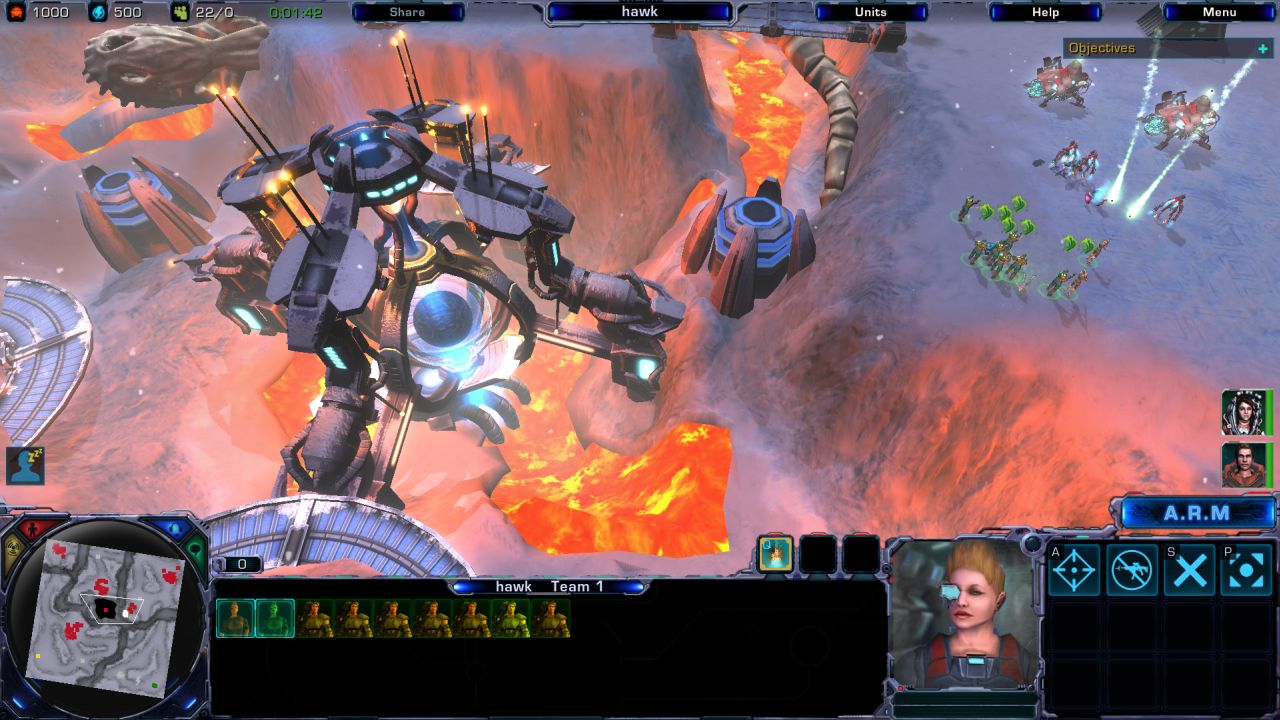
Task: Click the green ping icon on the minimap frame
Action: 196,546
